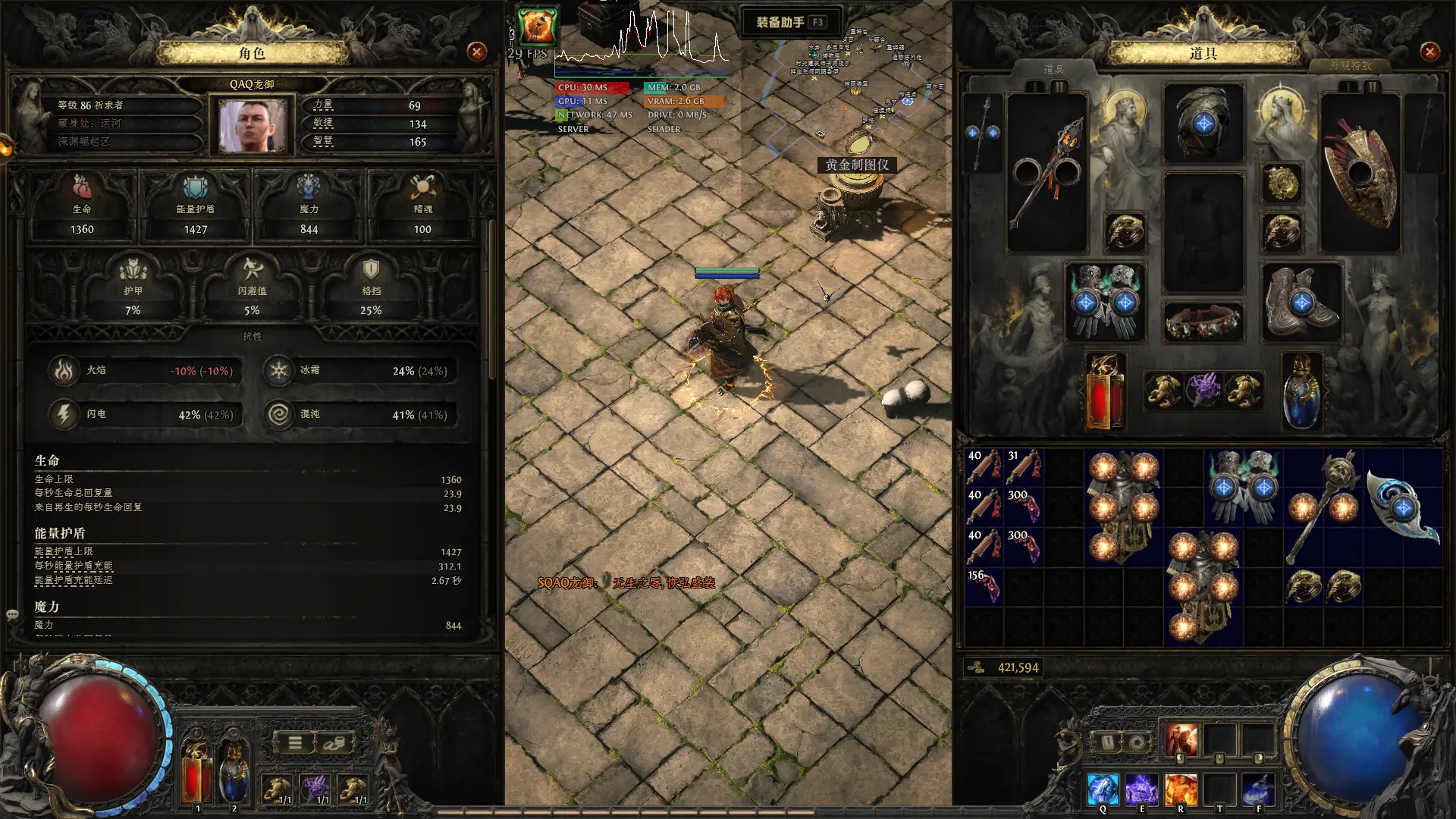
Task: Select the equipped shield slot
Action: click(x=1360, y=173)
